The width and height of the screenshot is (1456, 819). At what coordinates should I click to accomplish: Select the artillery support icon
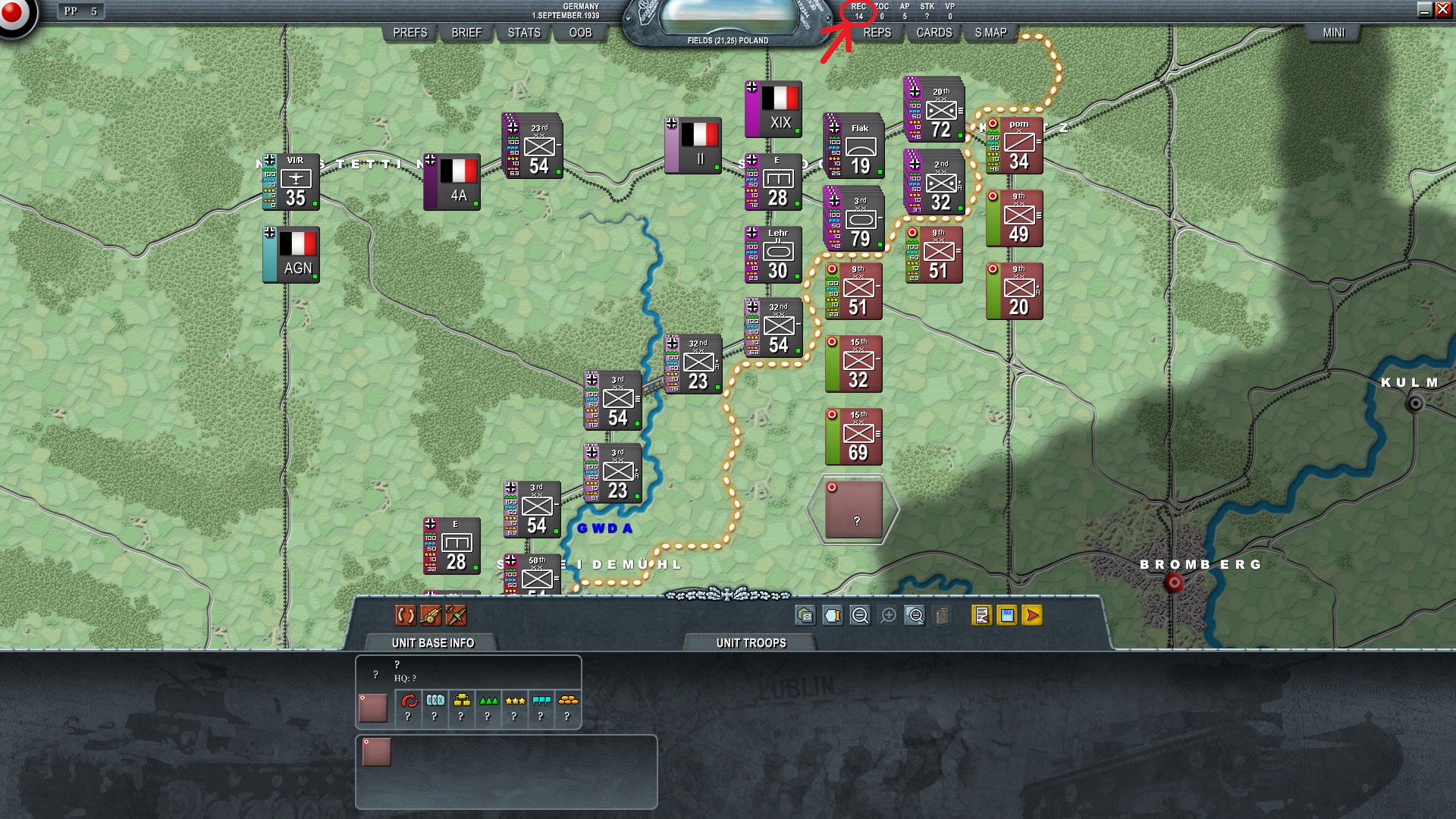[x=429, y=616]
